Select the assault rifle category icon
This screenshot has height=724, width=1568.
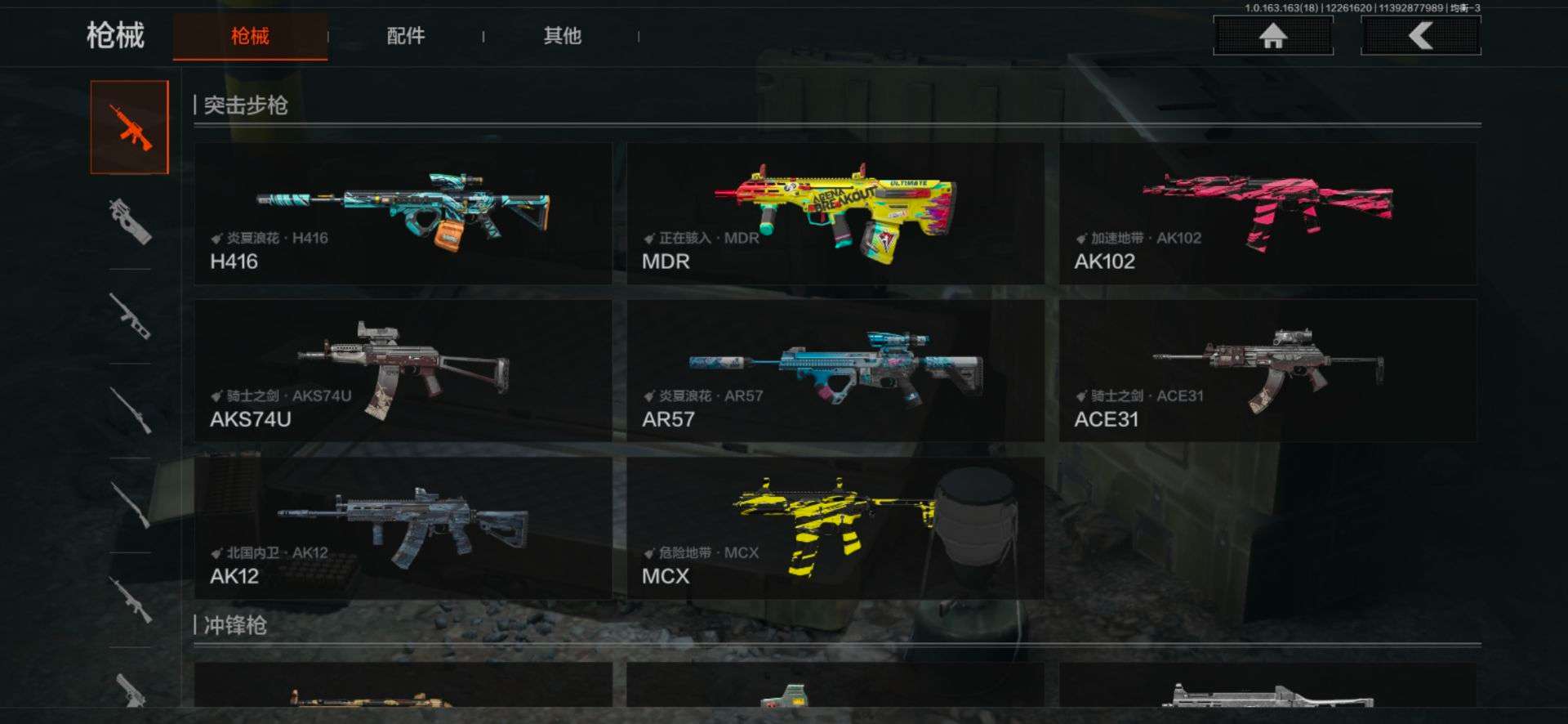pos(130,127)
